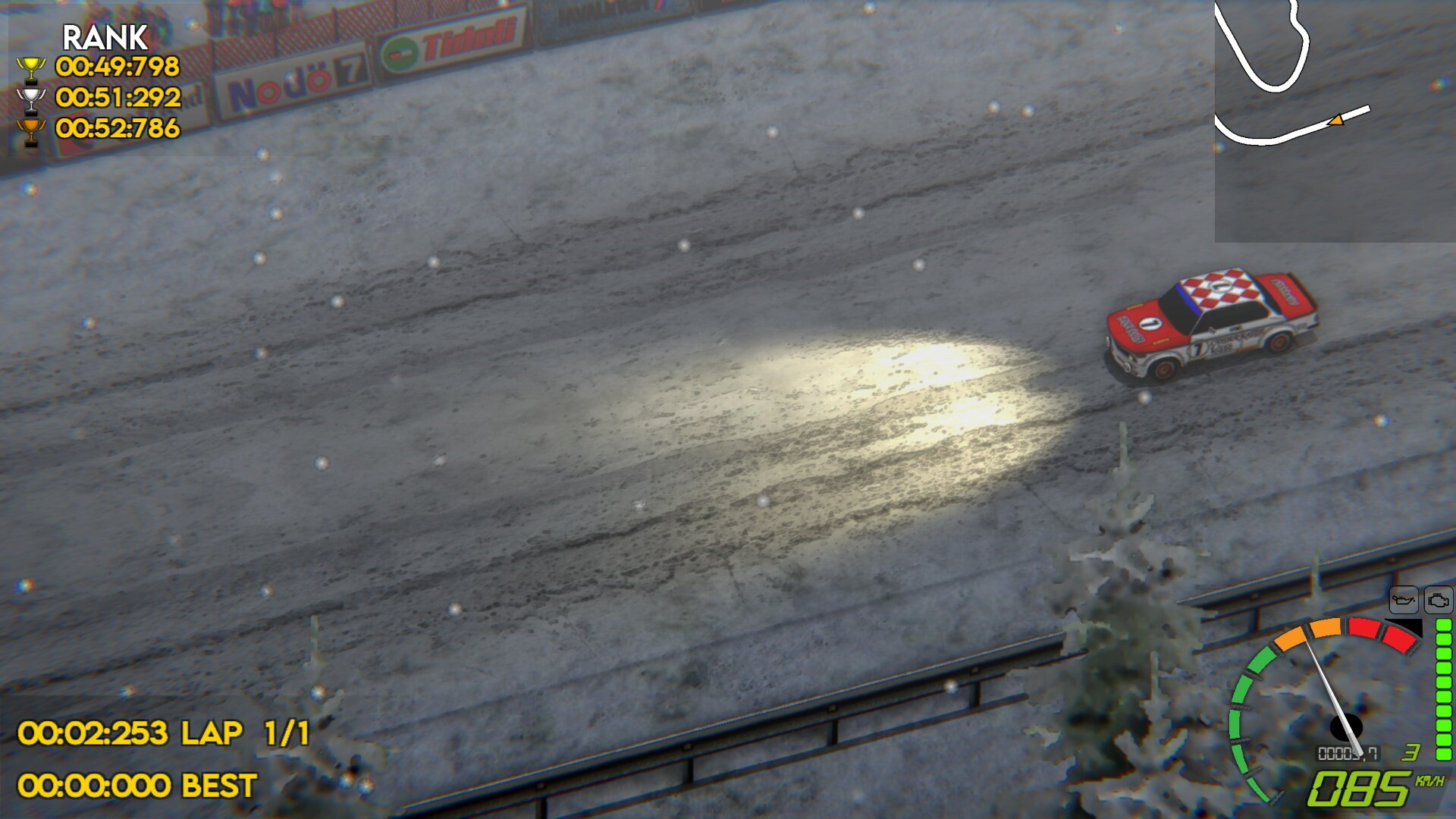Select the gold trophy icon
Image resolution: width=1456 pixels, height=819 pixels.
click(32, 69)
